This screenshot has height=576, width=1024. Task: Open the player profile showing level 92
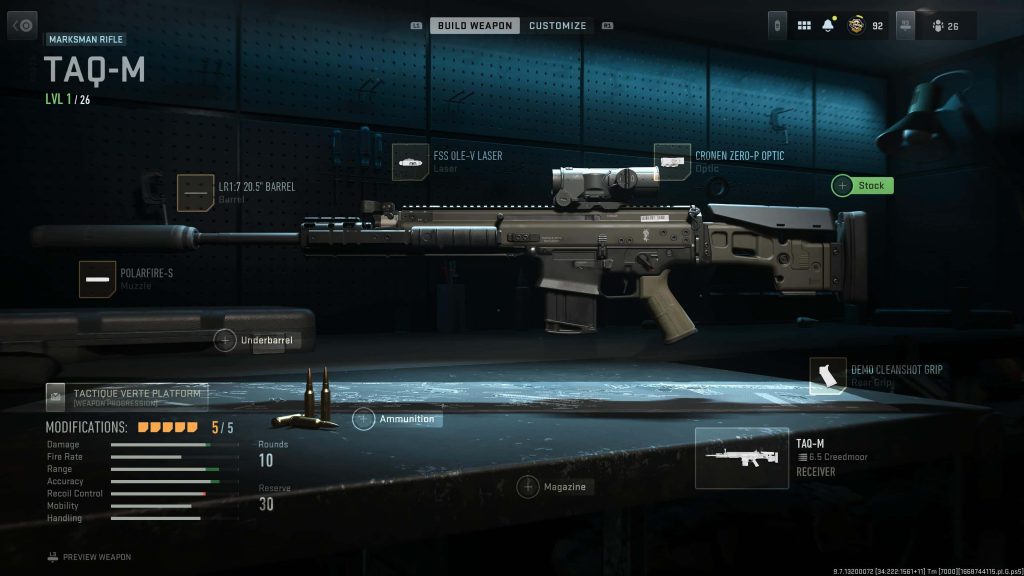(865, 26)
